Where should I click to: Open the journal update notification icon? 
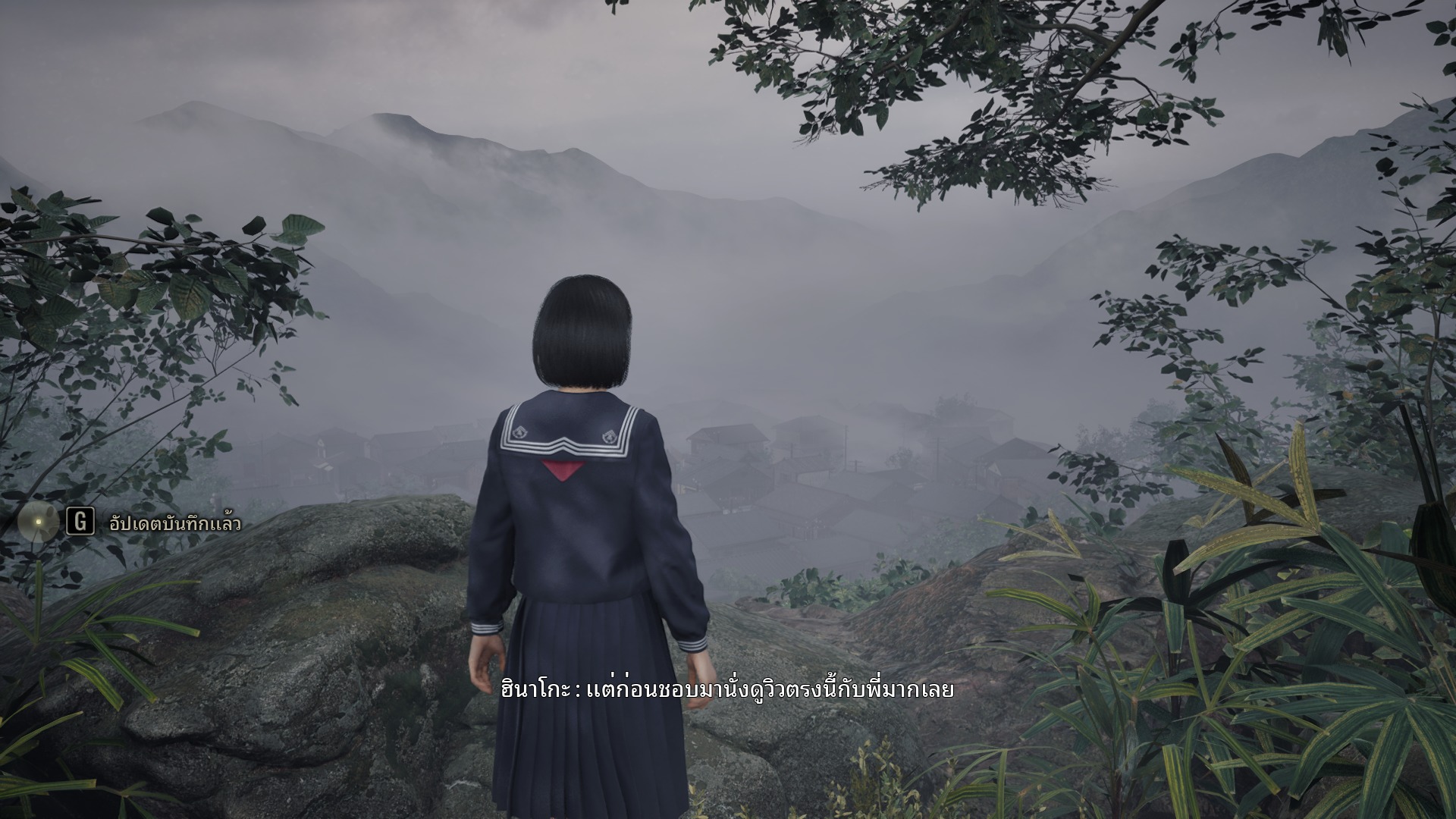pos(38,522)
